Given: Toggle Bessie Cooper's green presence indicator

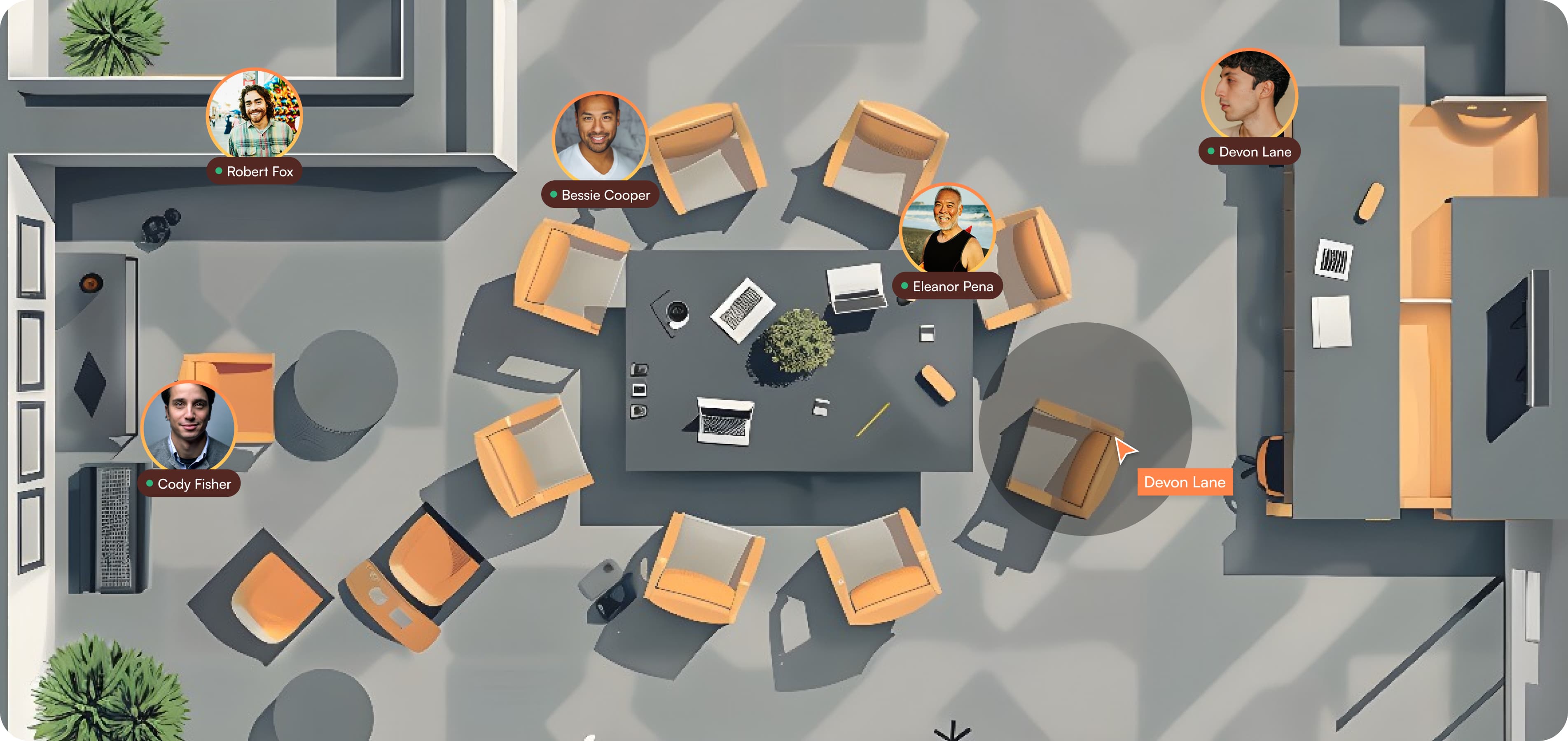Looking at the screenshot, I should [554, 195].
